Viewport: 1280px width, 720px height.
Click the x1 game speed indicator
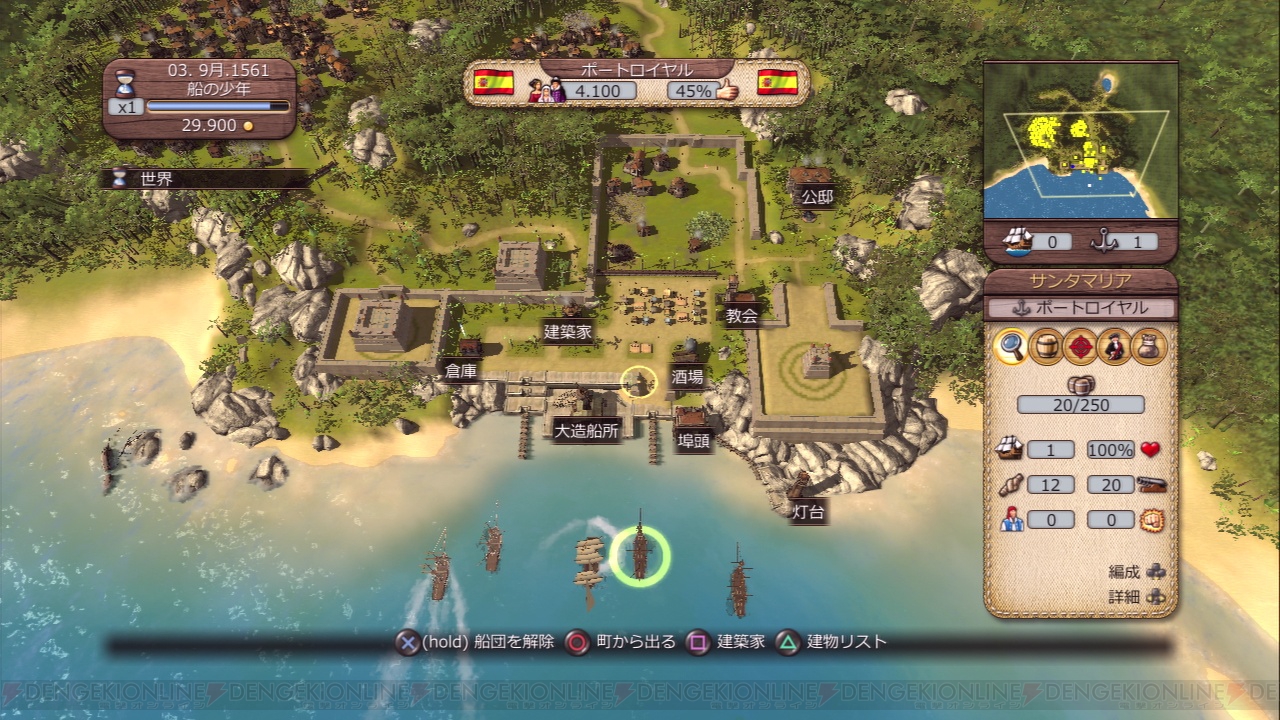[125, 106]
